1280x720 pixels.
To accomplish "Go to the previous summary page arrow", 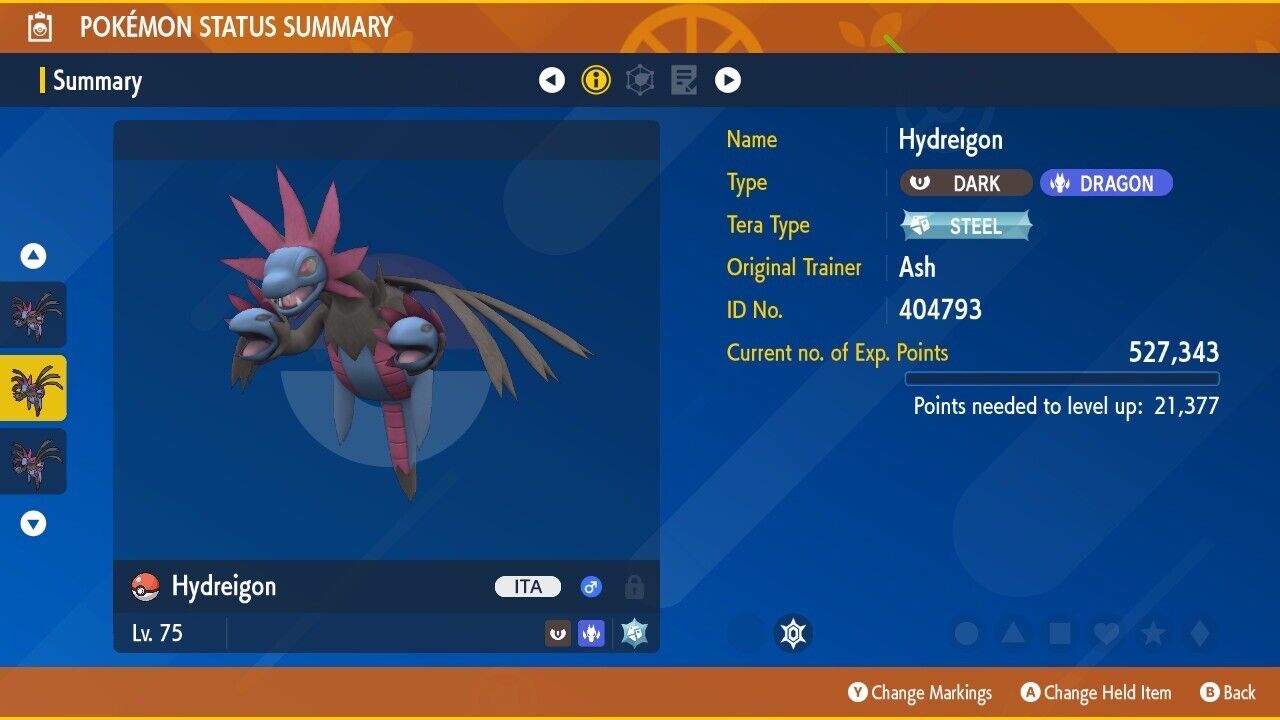I will pyautogui.click(x=552, y=80).
